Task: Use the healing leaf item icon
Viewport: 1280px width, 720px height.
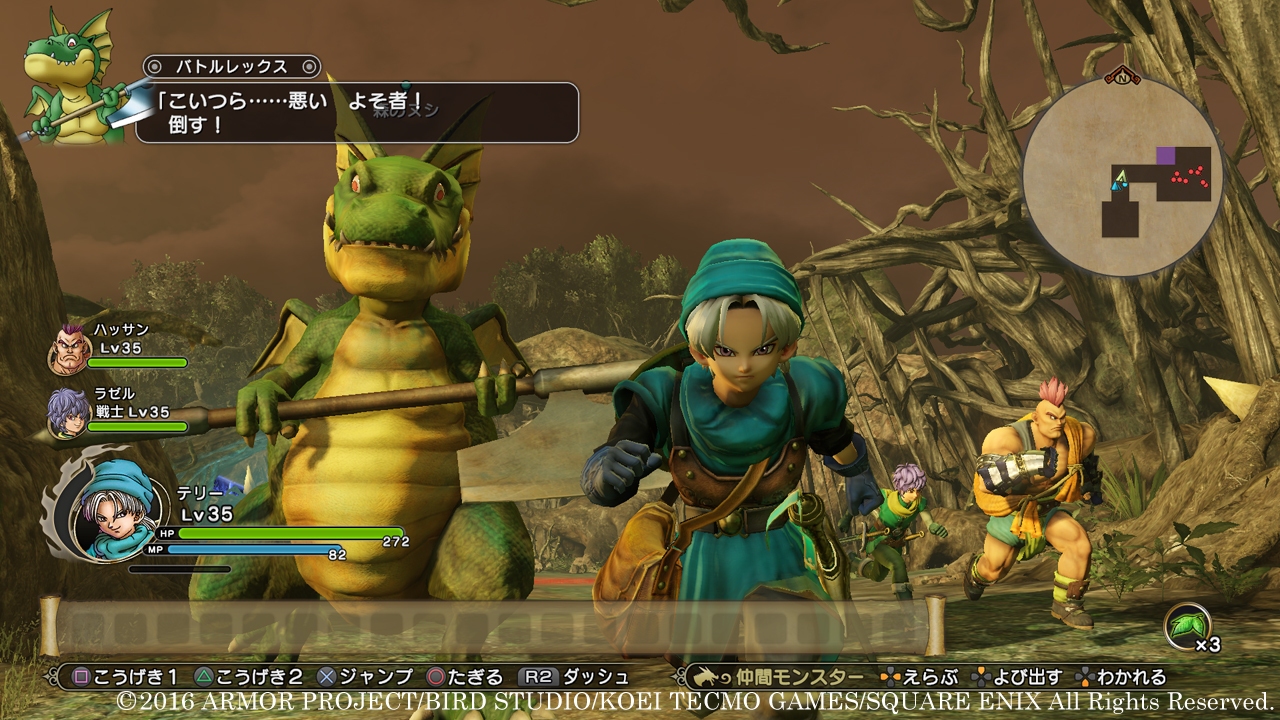Action: click(1186, 628)
